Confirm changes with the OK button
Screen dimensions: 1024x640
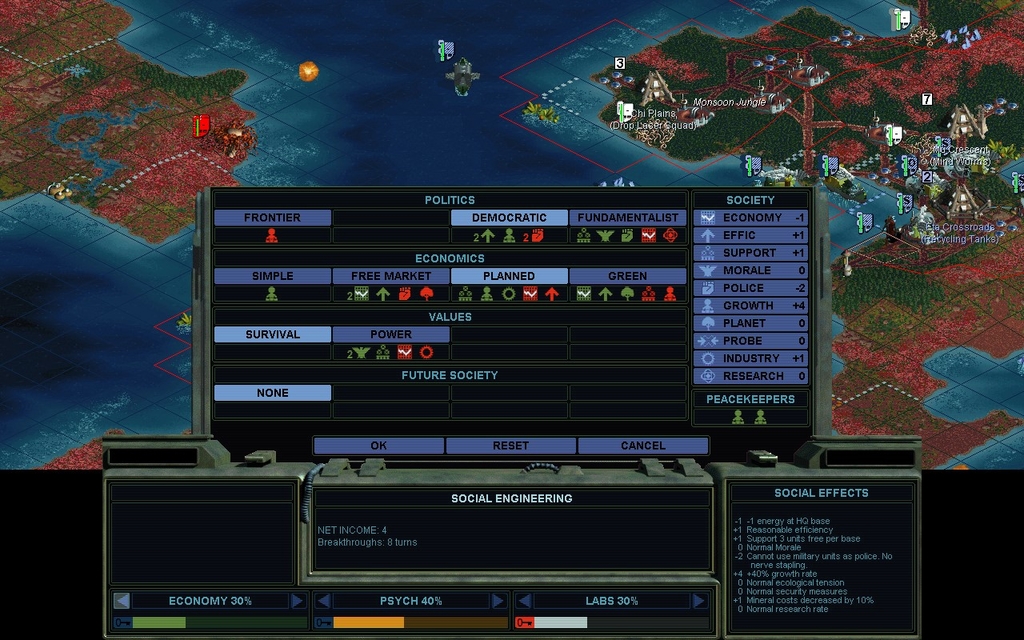coord(378,446)
